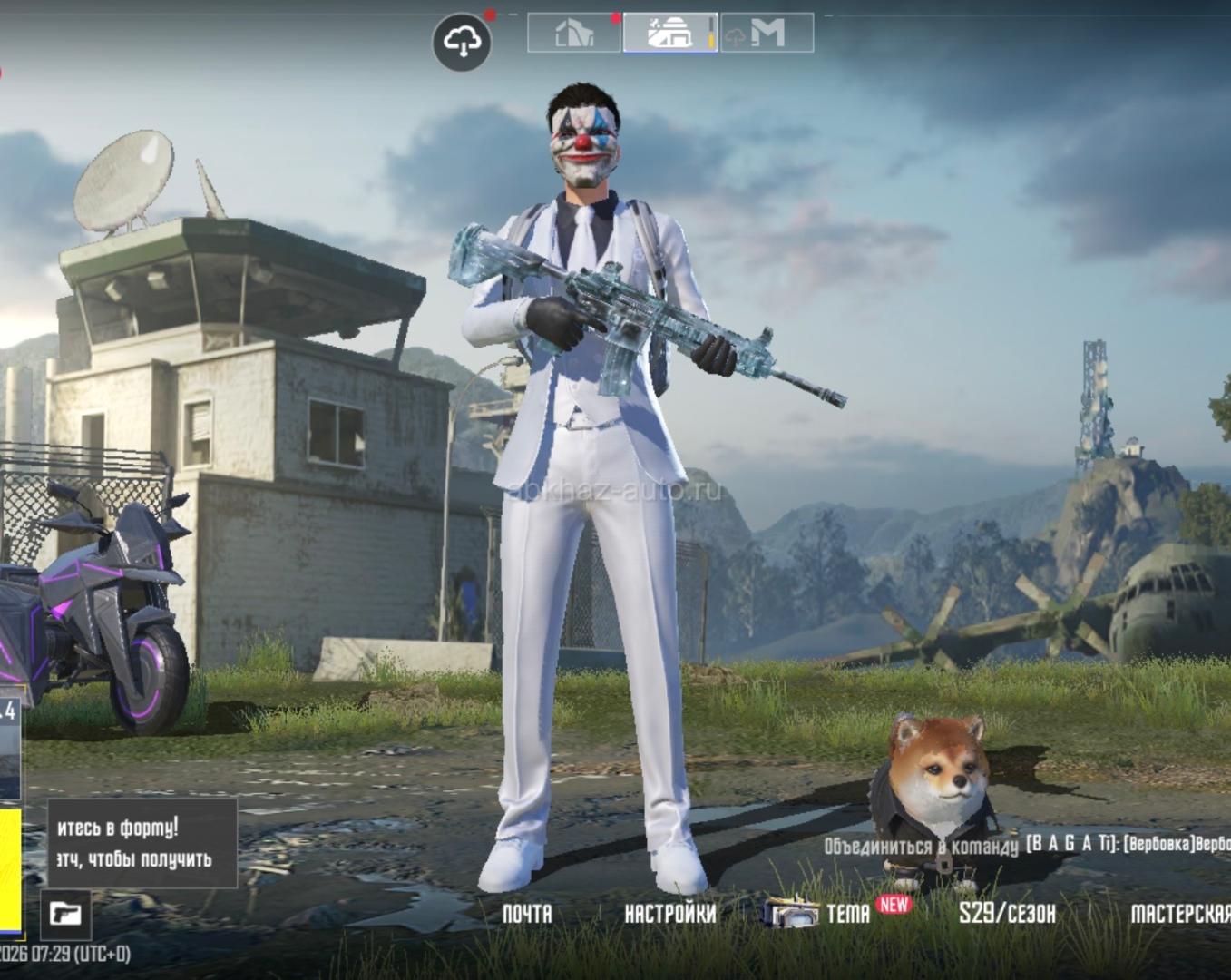Screen dimensions: 1231x980
Task: Open the team recruitment chat message
Action: 1025,845
